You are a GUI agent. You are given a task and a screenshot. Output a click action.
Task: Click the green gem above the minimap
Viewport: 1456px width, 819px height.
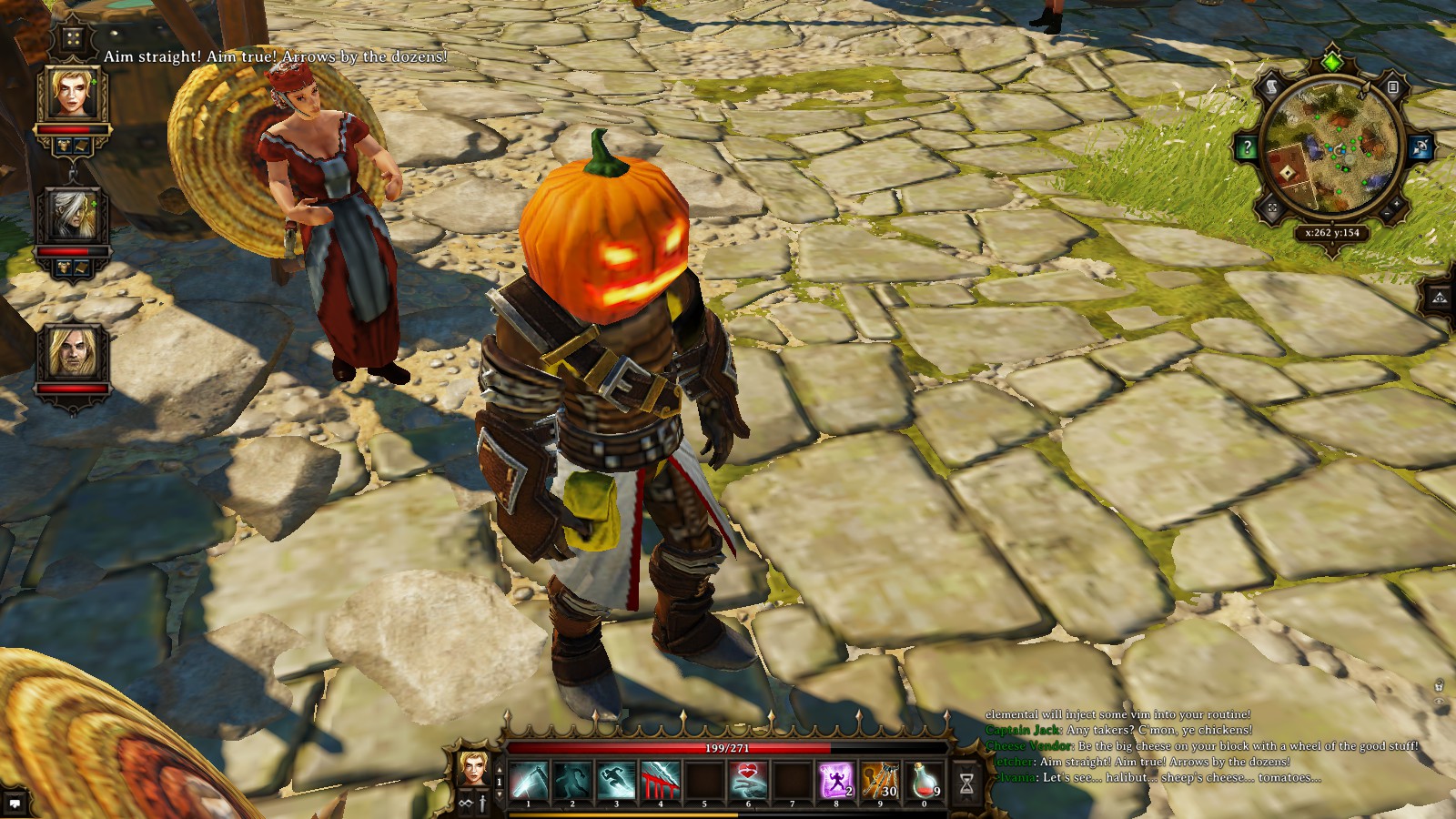1333,61
